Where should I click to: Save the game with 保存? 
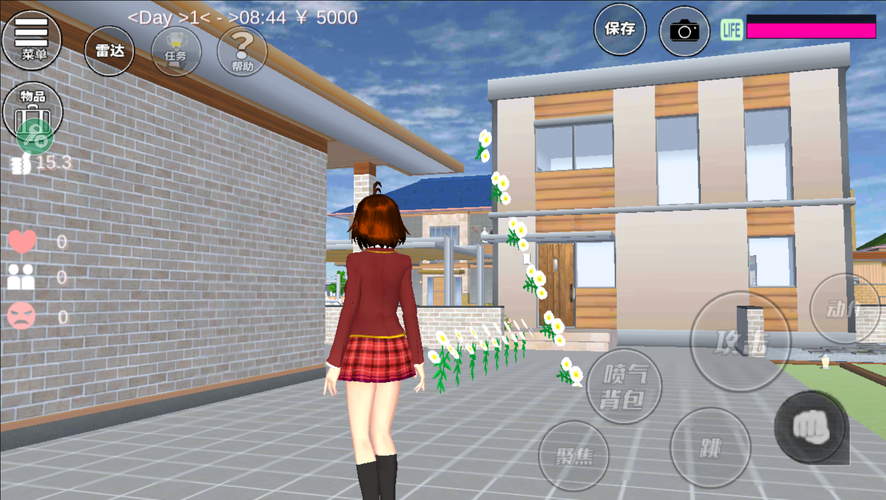[x=620, y=29]
